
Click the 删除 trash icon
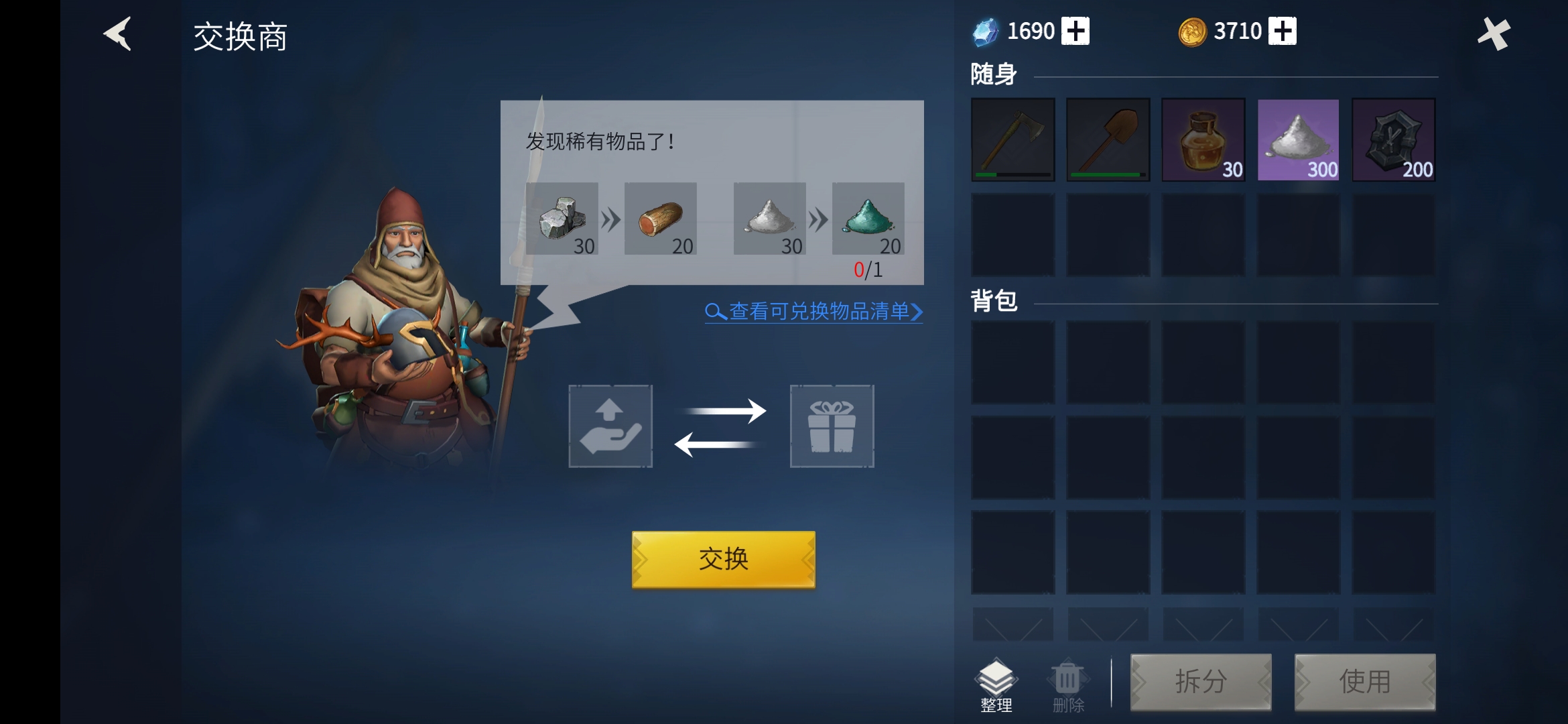coord(1067,678)
